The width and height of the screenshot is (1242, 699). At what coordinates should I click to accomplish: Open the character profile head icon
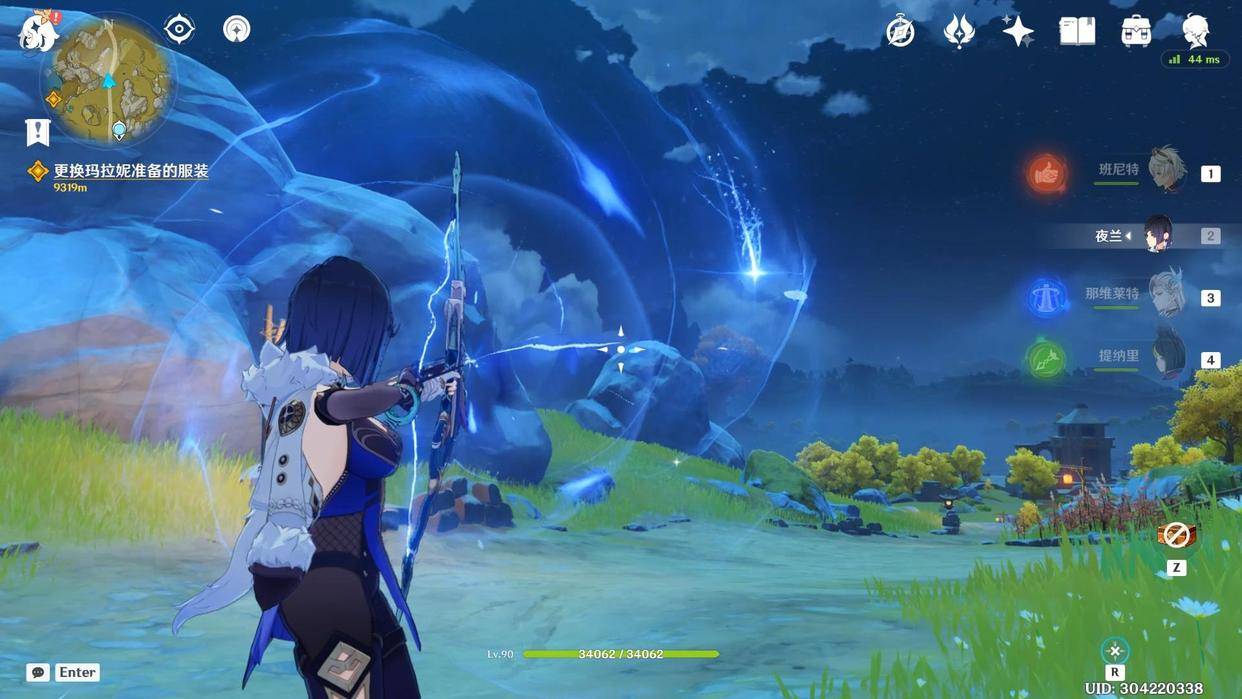tap(1195, 31)
